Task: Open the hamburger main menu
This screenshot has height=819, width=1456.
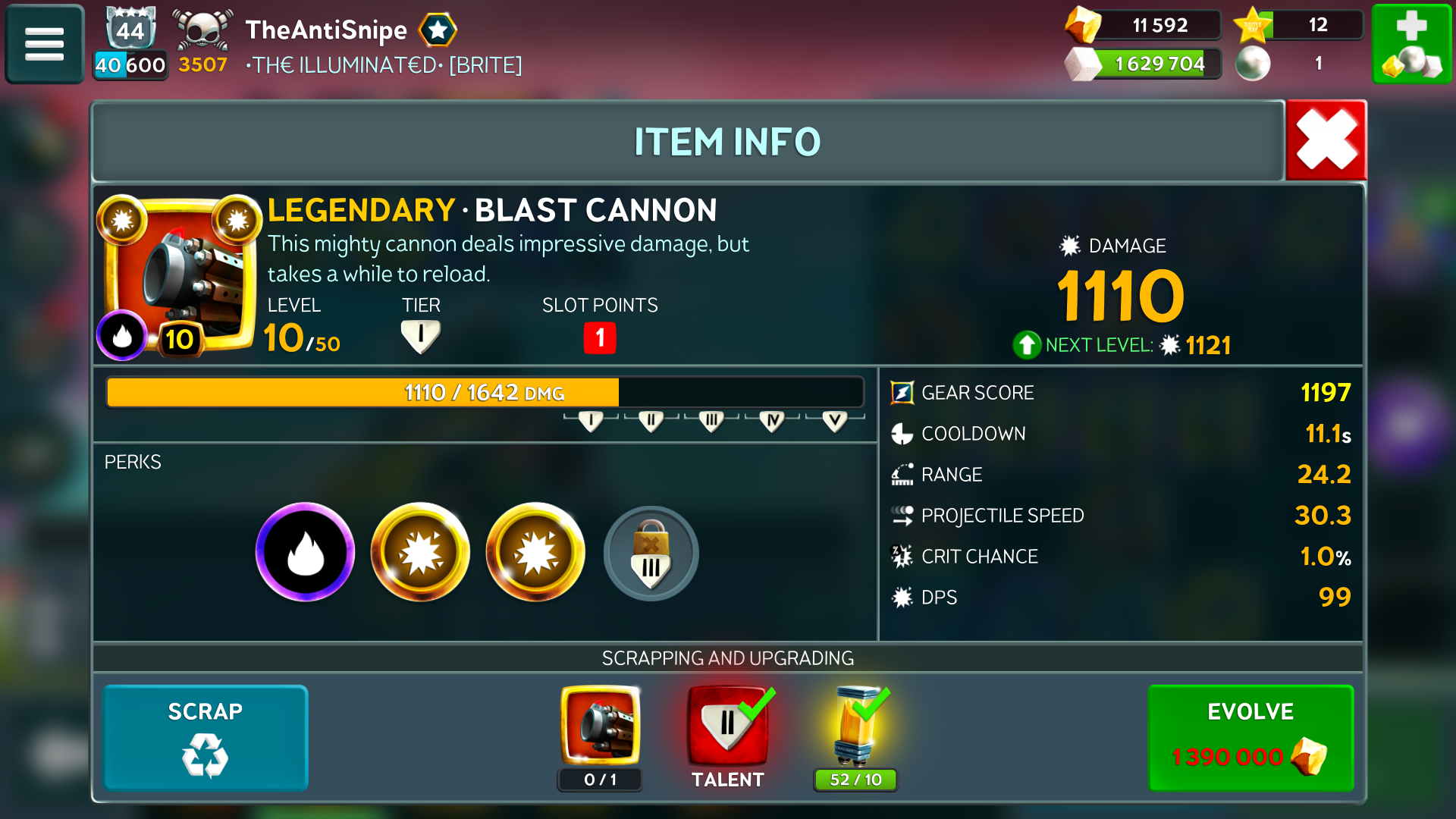Action: 44,44
